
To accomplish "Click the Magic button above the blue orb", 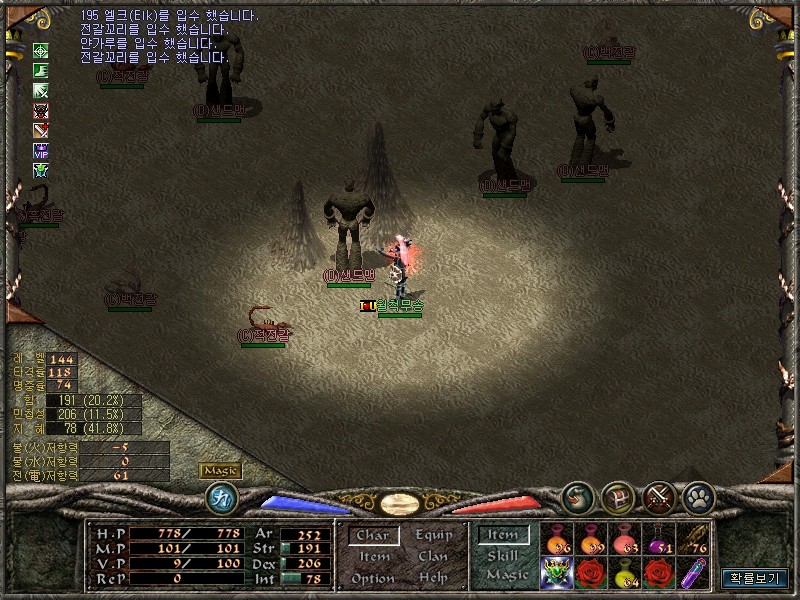I will (x=220, y=471).
